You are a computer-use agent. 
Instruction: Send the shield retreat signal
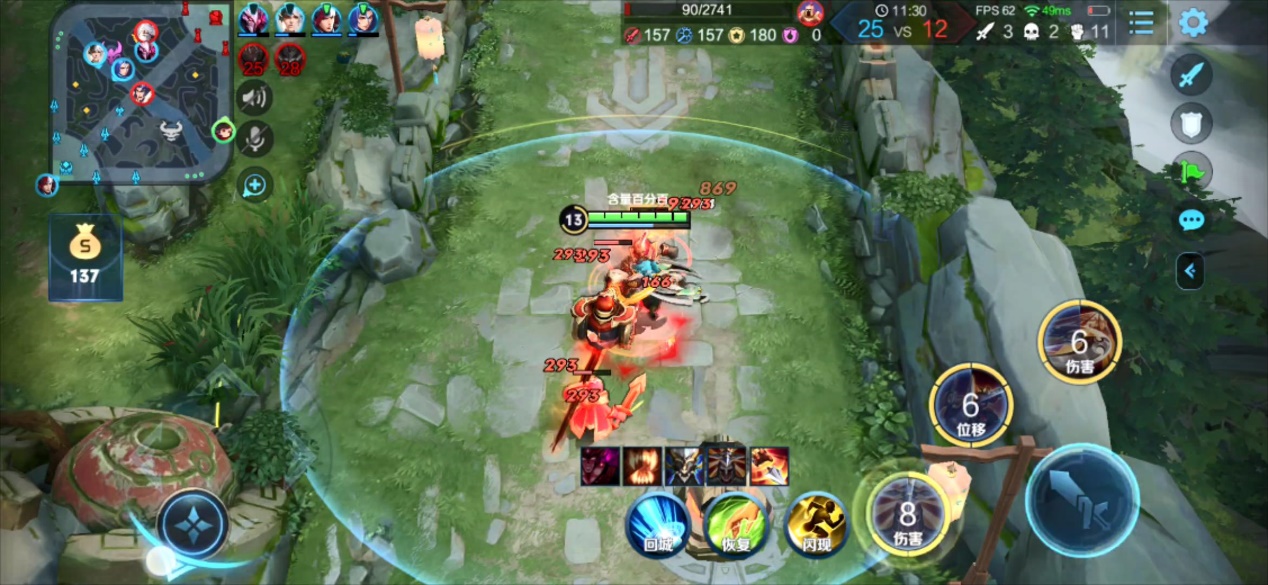coord(1191,123)
